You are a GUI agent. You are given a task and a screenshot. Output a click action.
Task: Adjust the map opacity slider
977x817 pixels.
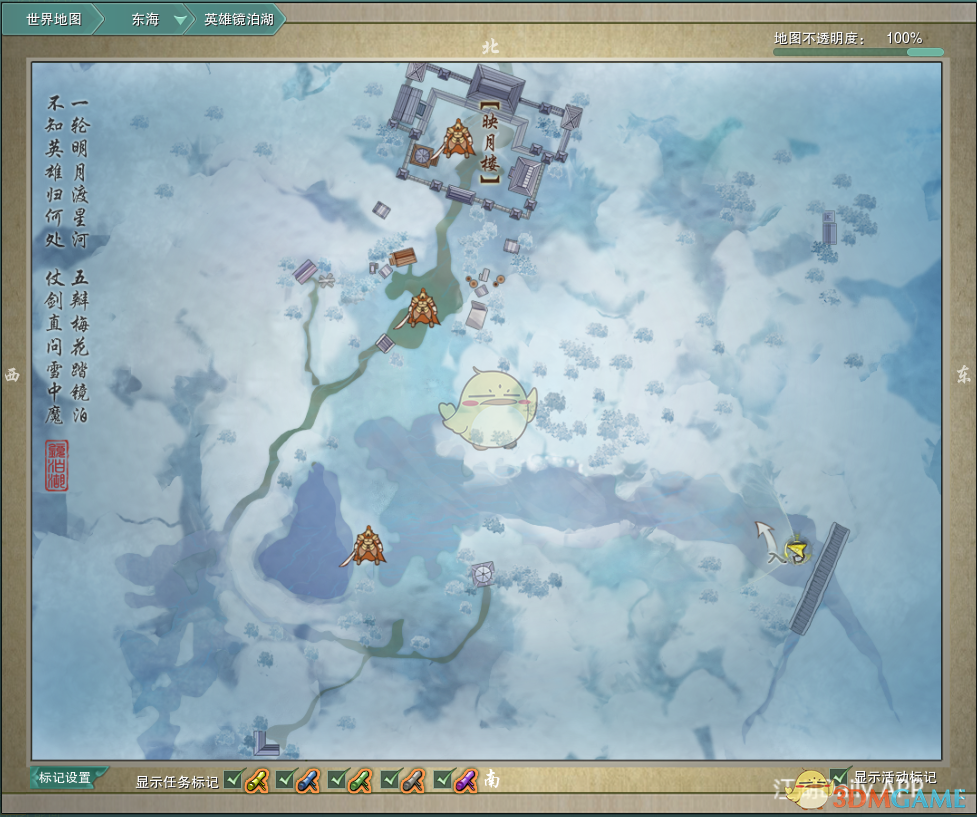tap(858, 52)
